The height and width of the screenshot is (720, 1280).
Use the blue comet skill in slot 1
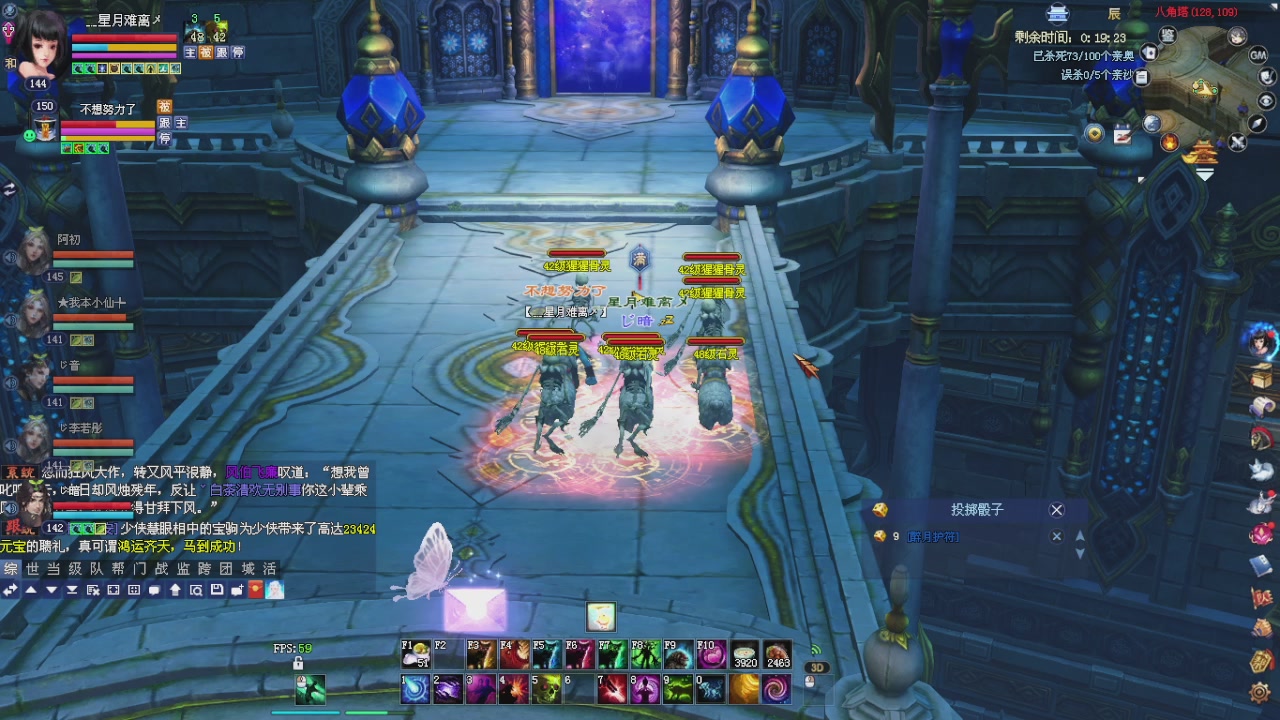[x=415, y=688]
